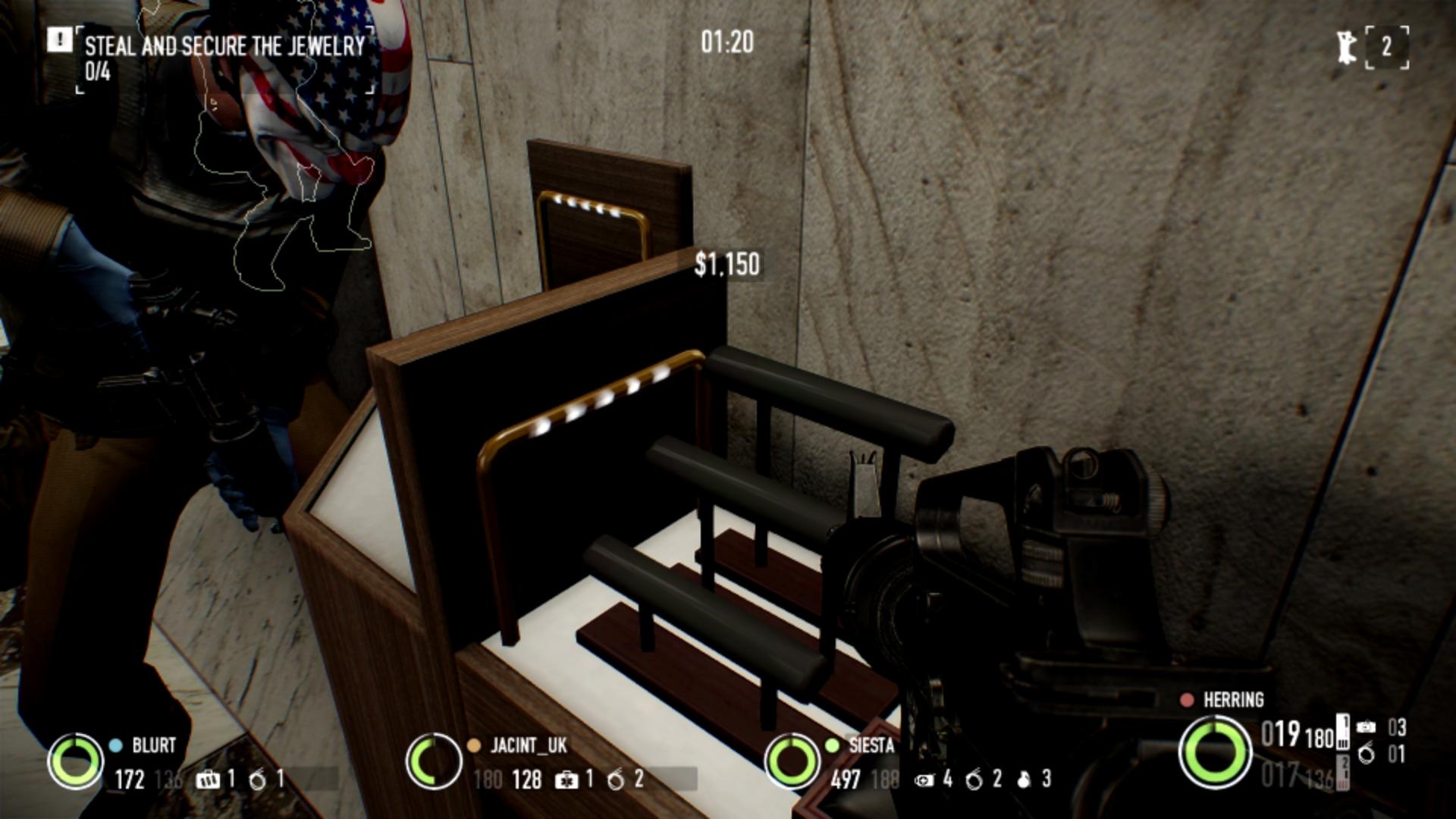Click the objective exclamation mark icon

(x=59, y=40)
